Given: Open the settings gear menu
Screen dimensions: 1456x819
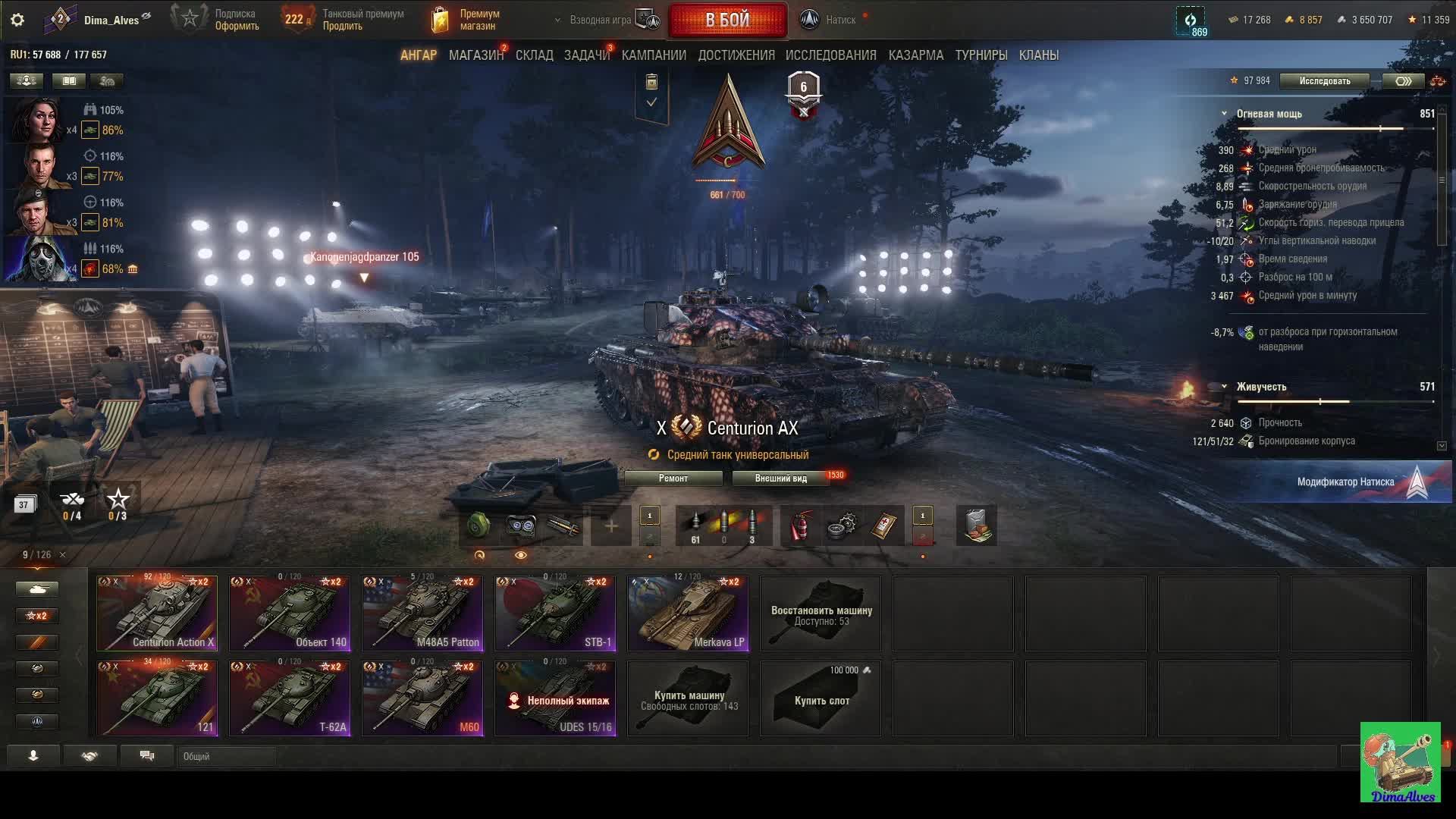Looking at the screenshot, I should coord(17,20).
